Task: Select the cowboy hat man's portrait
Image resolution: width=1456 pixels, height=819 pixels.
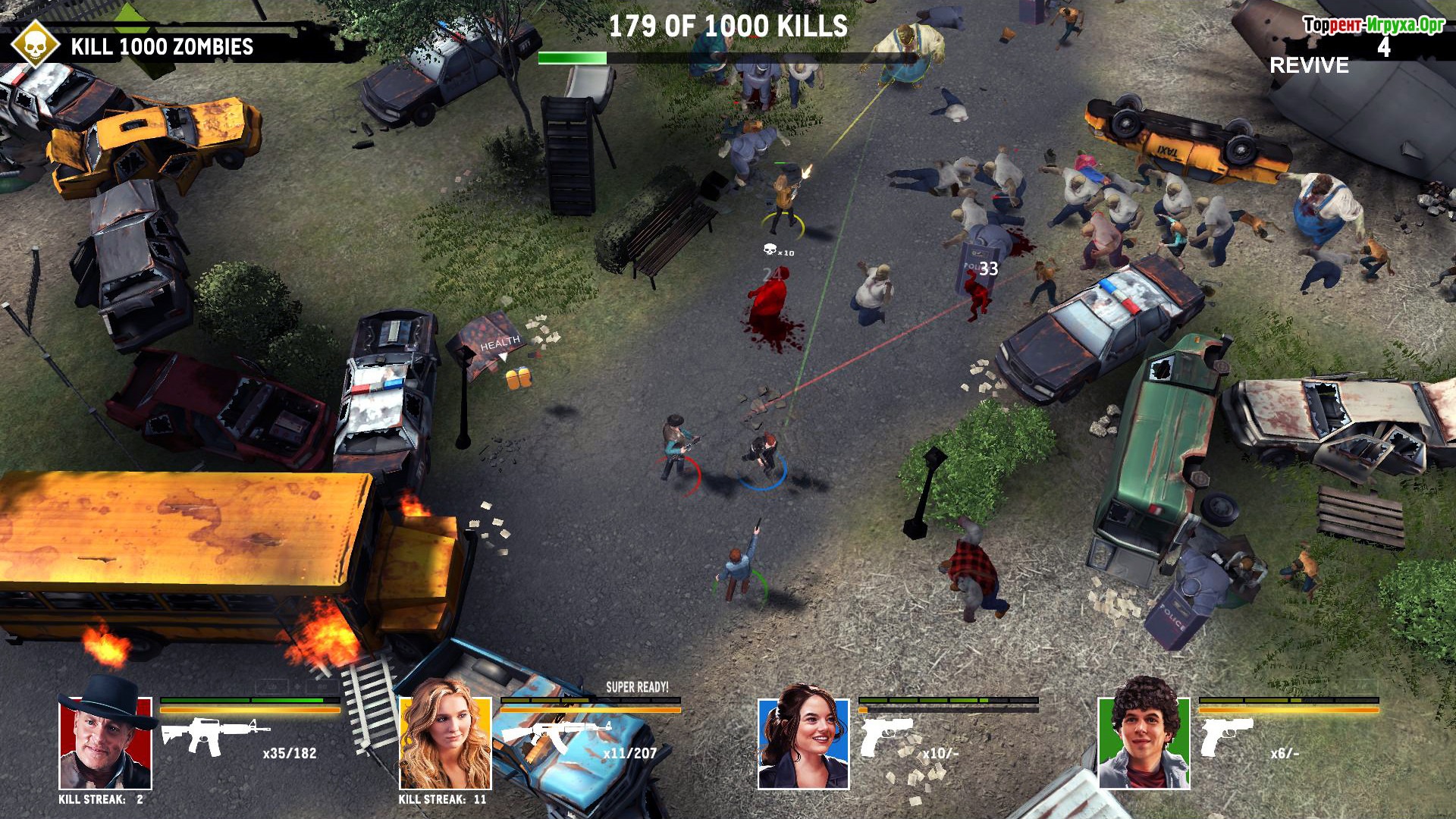Action: [x=105, y=741]
